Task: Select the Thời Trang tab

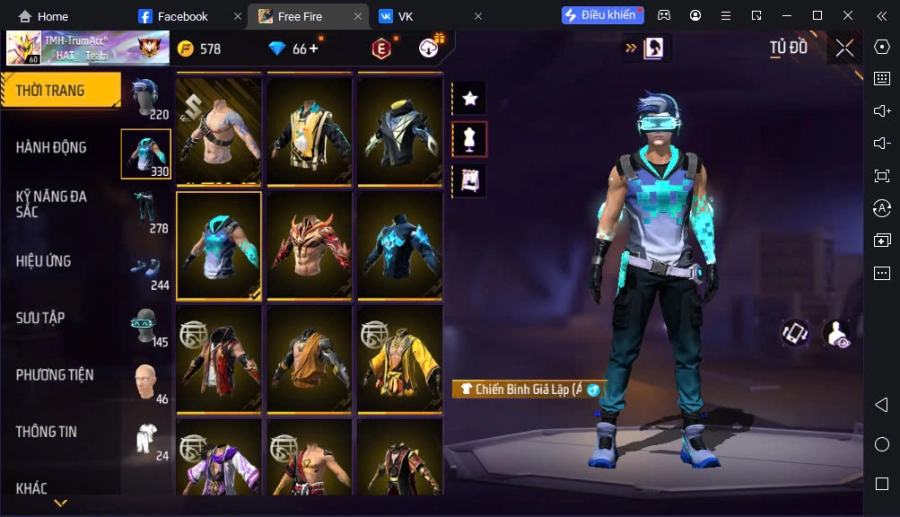Action: [51, 91]
